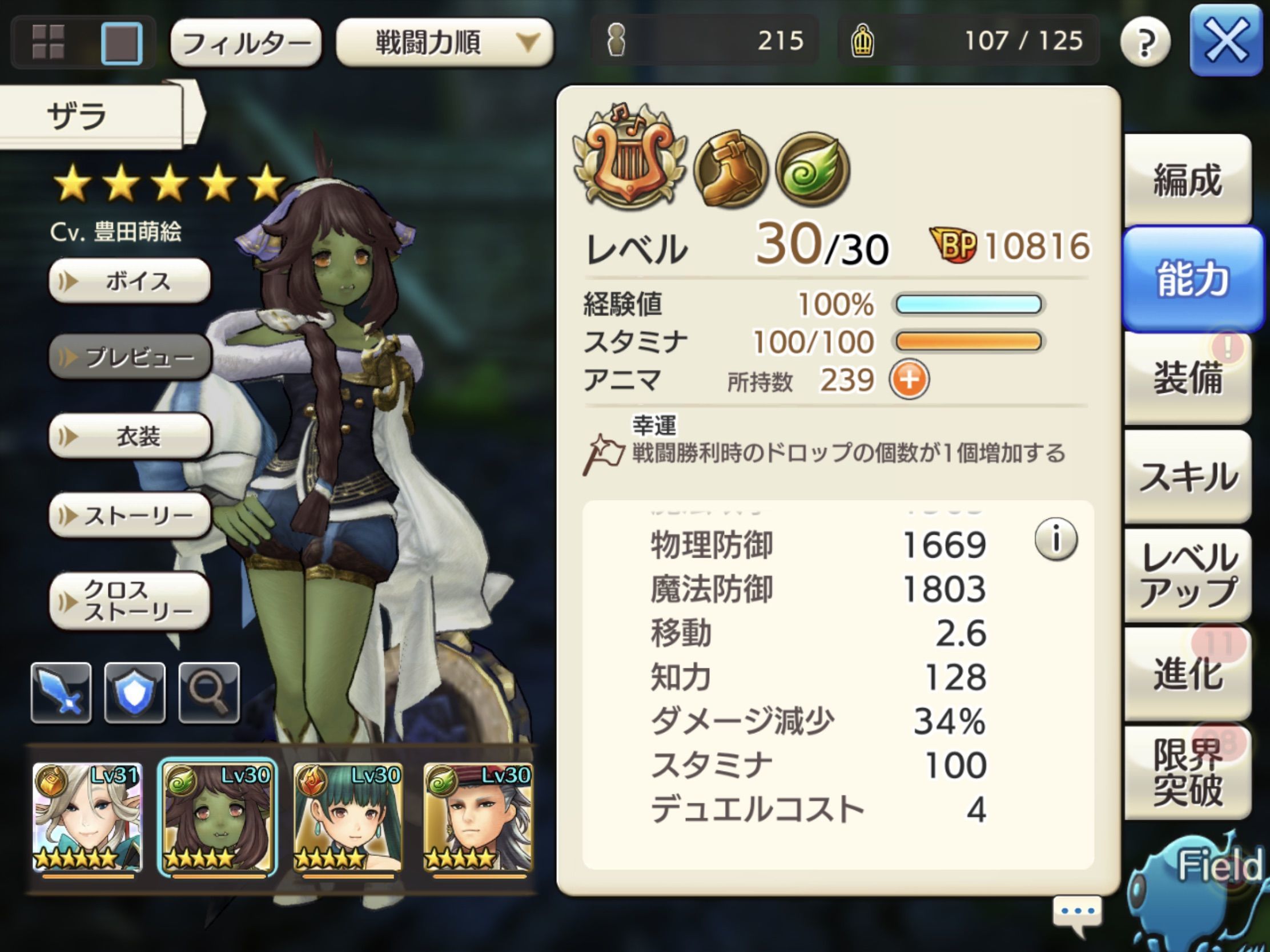Screen dimensions: 1270x952
Task: Expand the ボイス voice menu
Action: tap(129, 281)
